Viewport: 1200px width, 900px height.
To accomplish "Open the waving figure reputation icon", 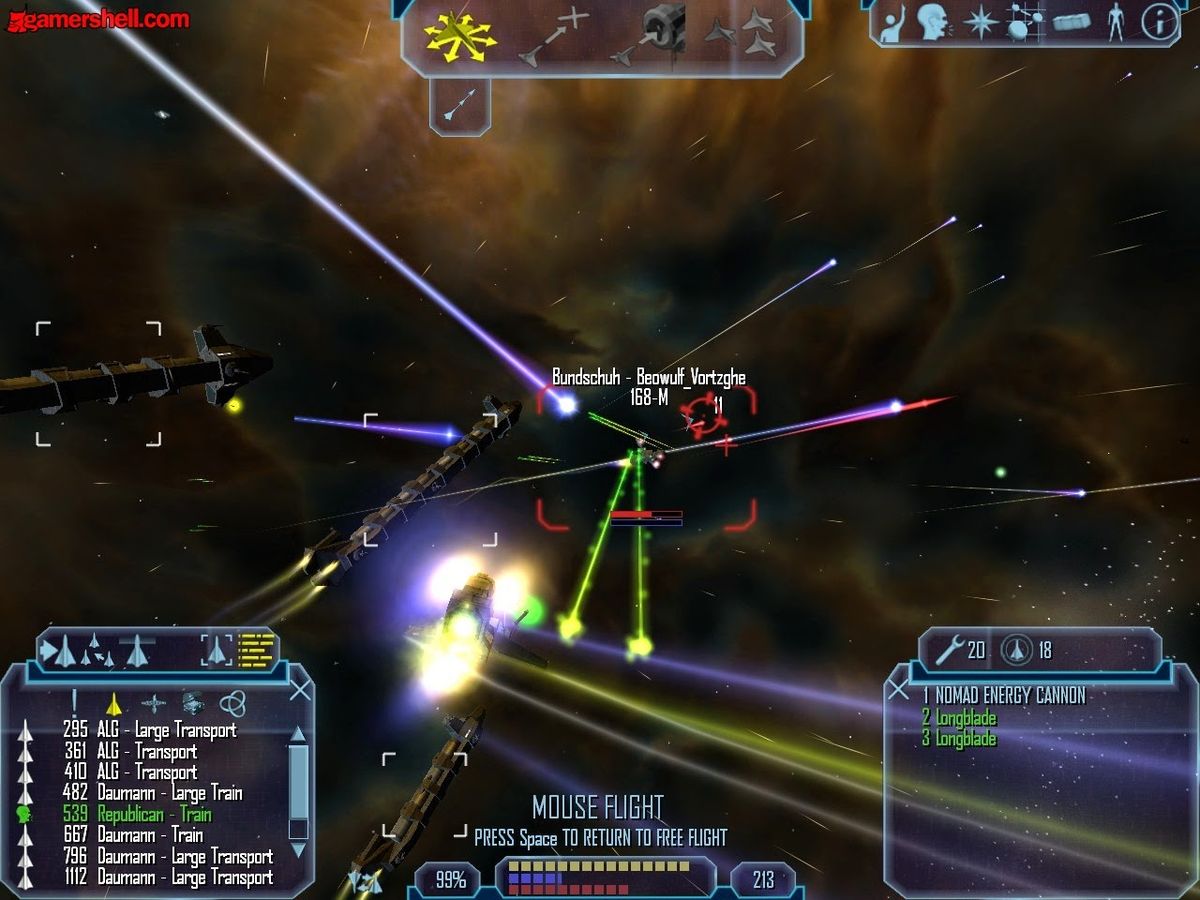I will coord(891,23).
